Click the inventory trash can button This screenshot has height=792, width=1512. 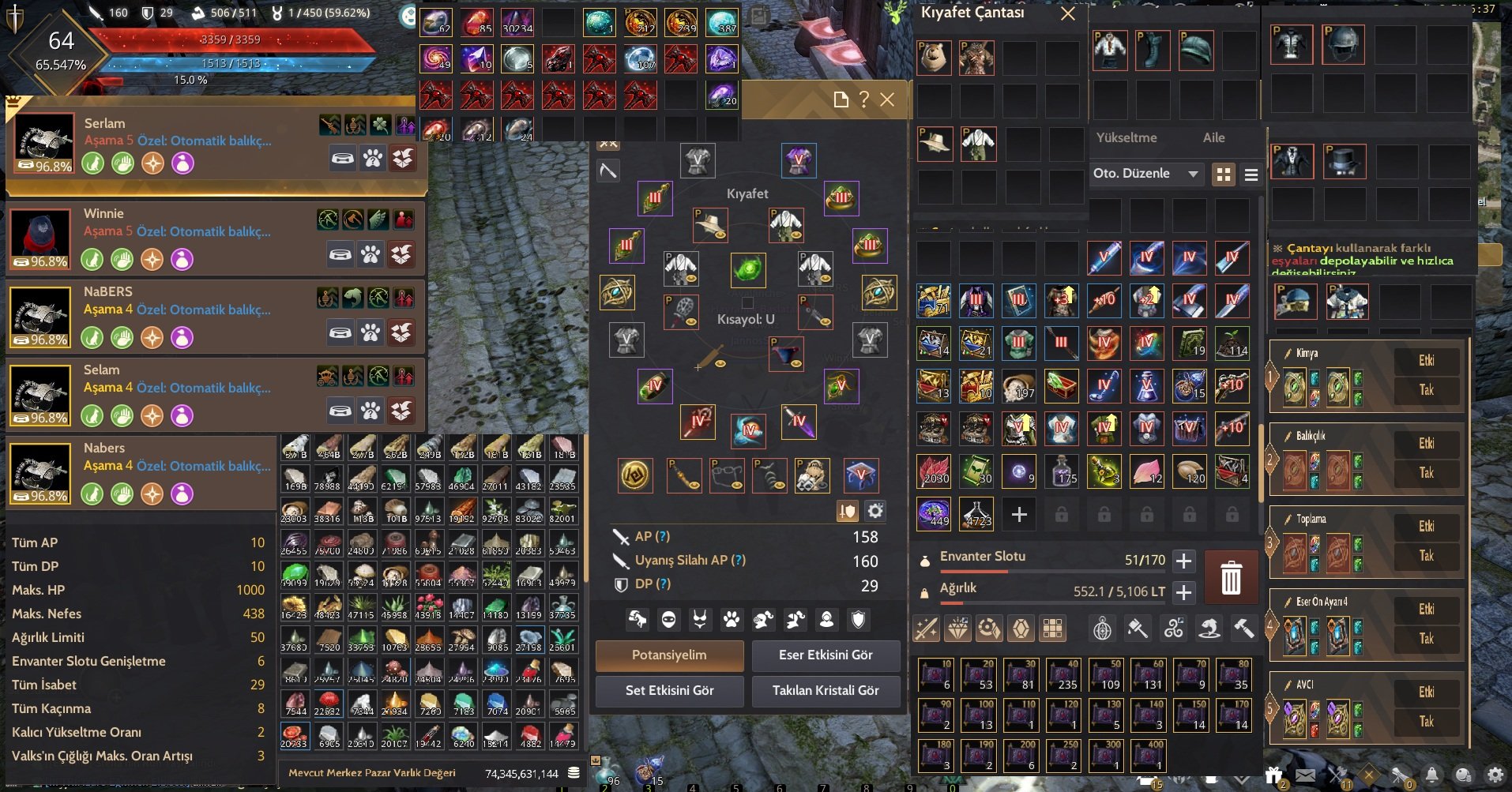coord(1231,577)
